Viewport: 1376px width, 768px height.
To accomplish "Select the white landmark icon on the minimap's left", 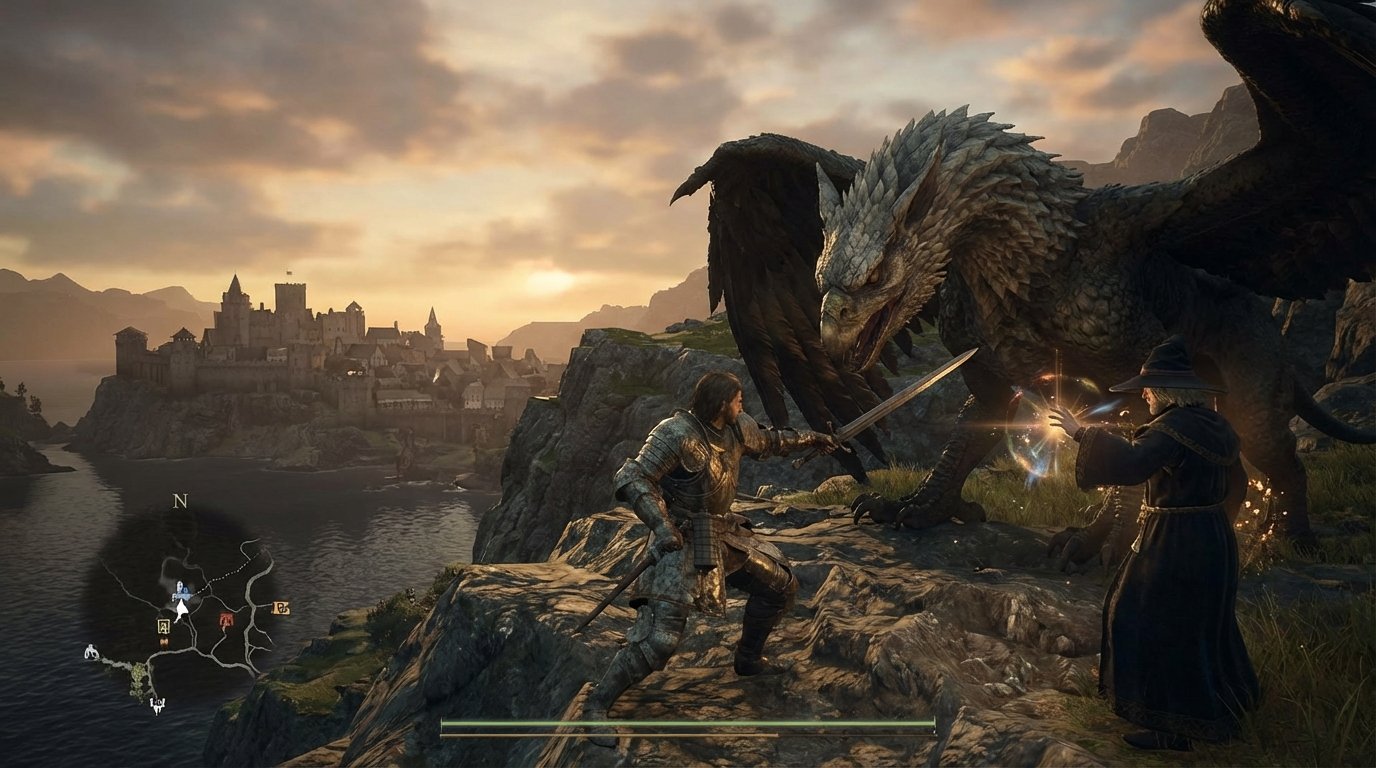I will click(x=91, y=652).
